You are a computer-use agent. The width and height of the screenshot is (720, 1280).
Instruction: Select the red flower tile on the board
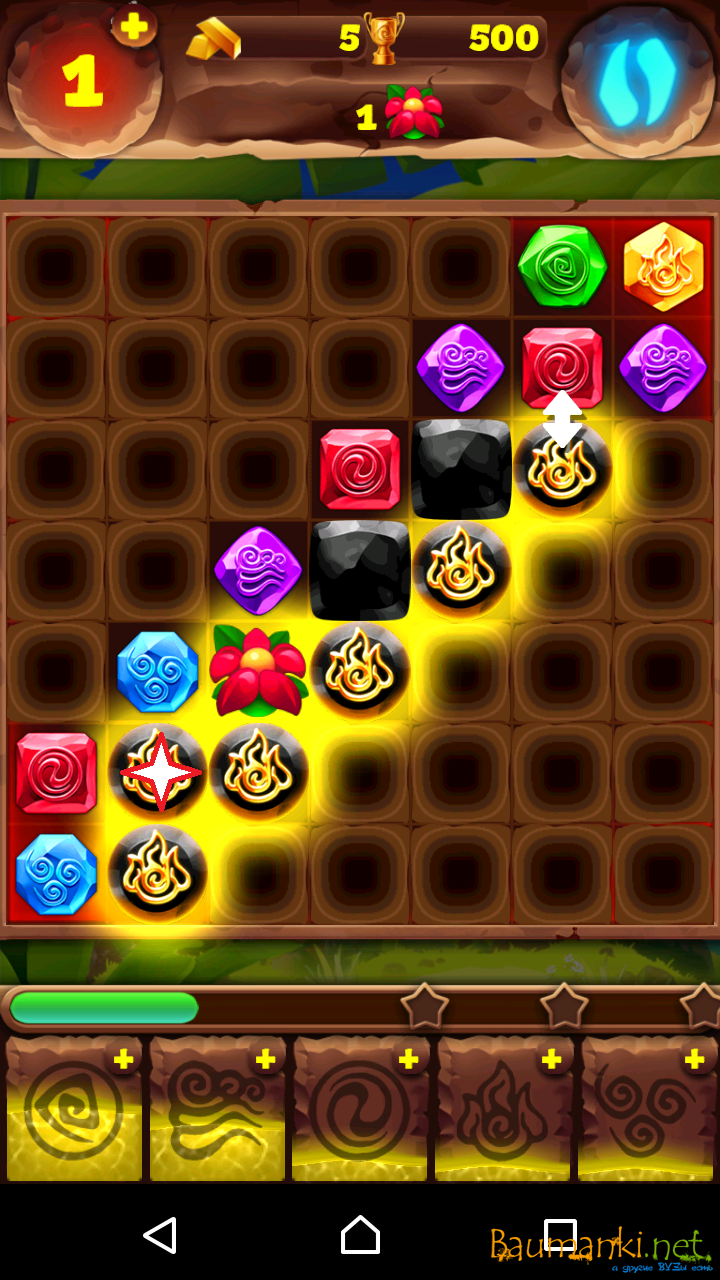point(258,670)
